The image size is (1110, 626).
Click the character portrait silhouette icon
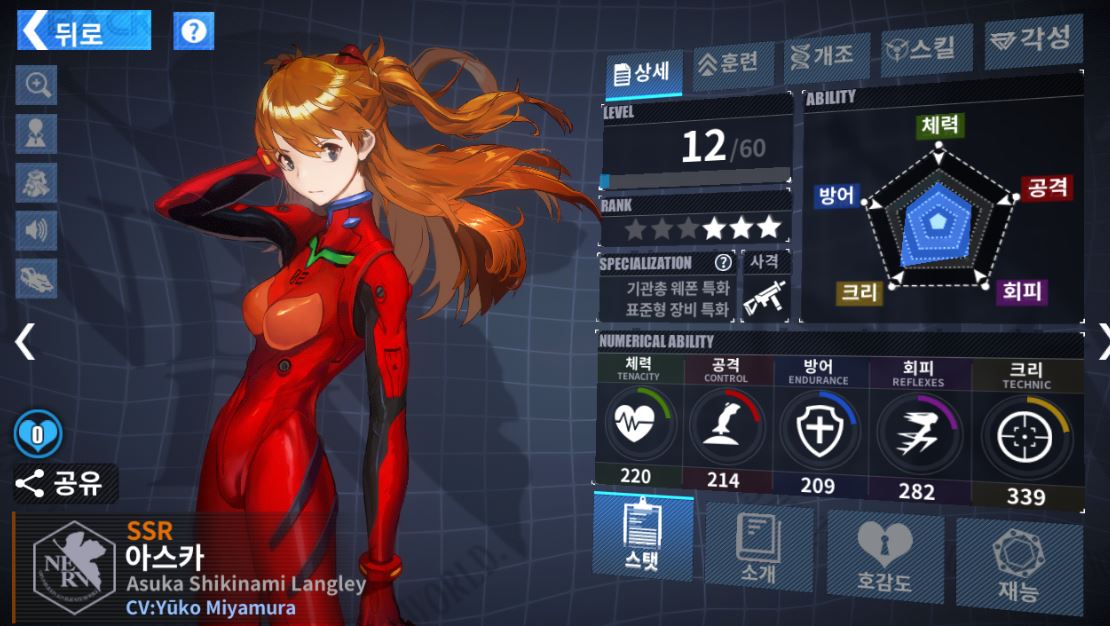pyautogui.click(x=37, y=134)
